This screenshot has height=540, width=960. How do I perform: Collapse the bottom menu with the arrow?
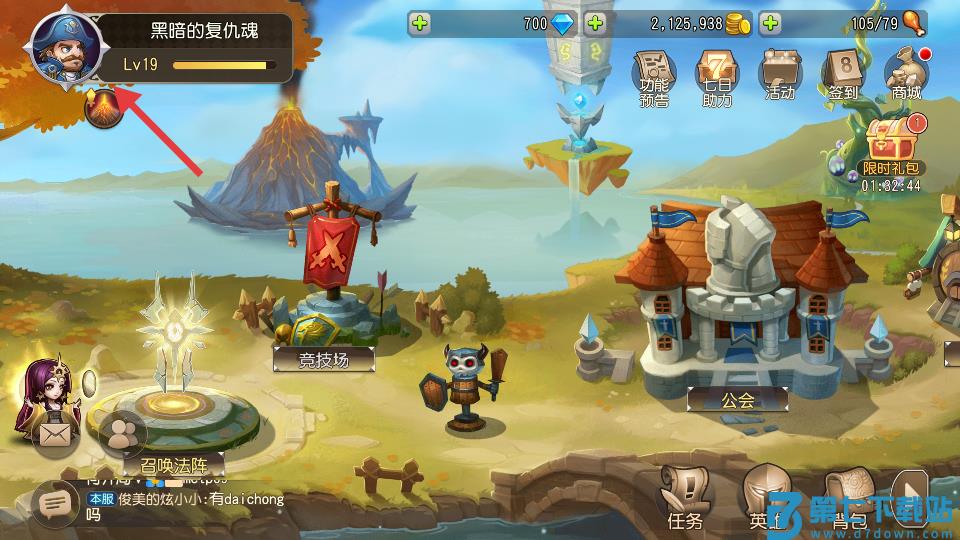(x=909, y=496)
